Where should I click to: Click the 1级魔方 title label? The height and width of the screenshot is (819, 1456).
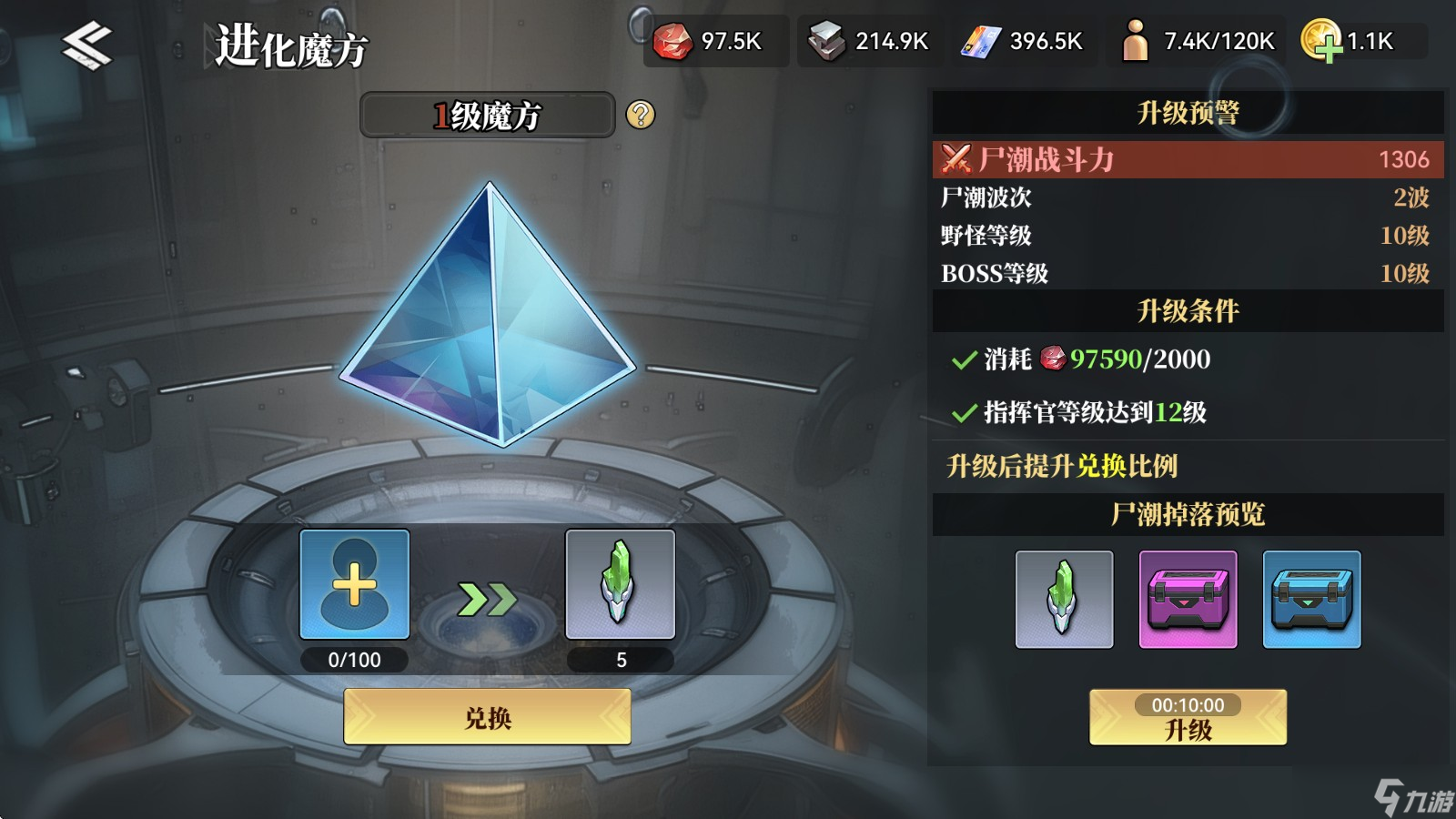click(x=487, y=115)
